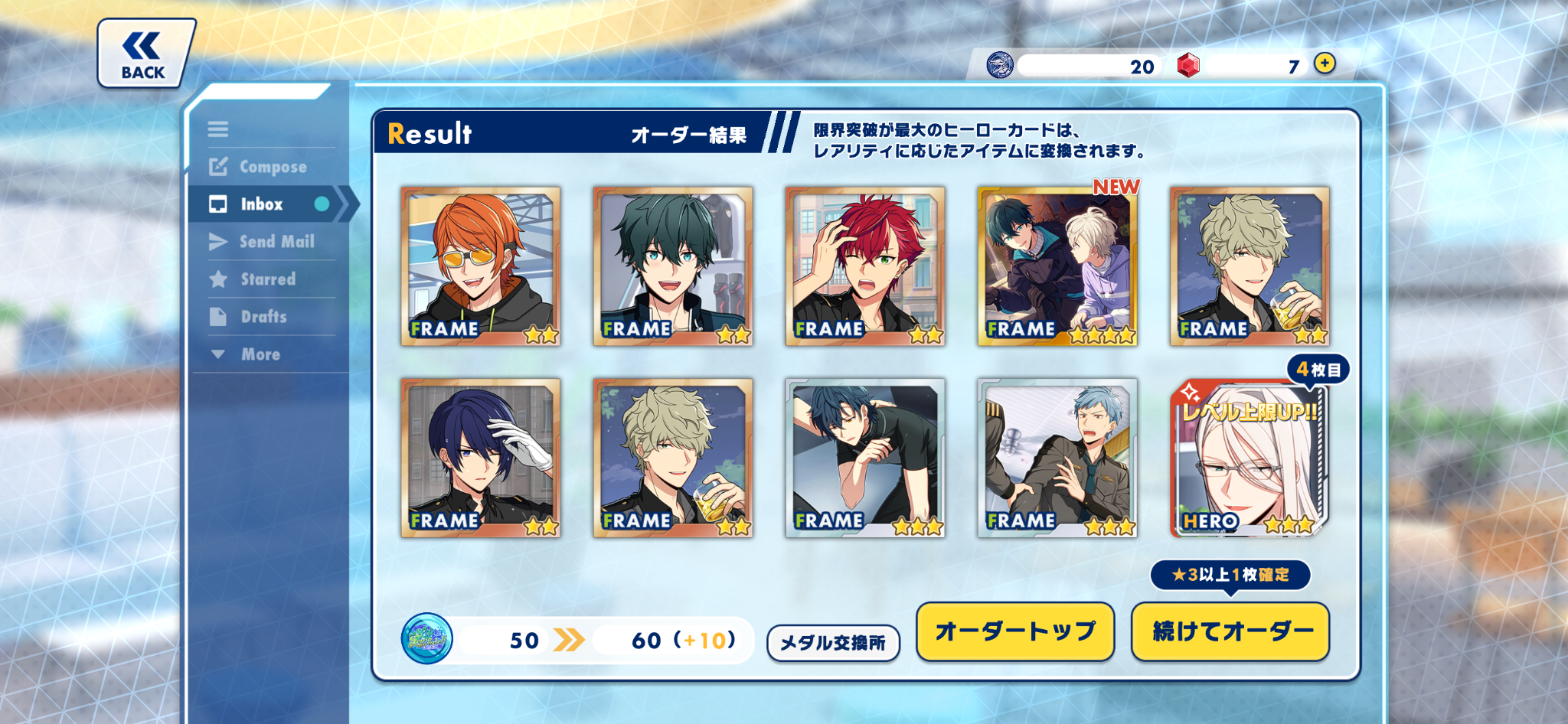Viewport: 1568px width, 724px height.
Task: Select the blue-haired pilot uniform card
Action: tap(1057, 458)
